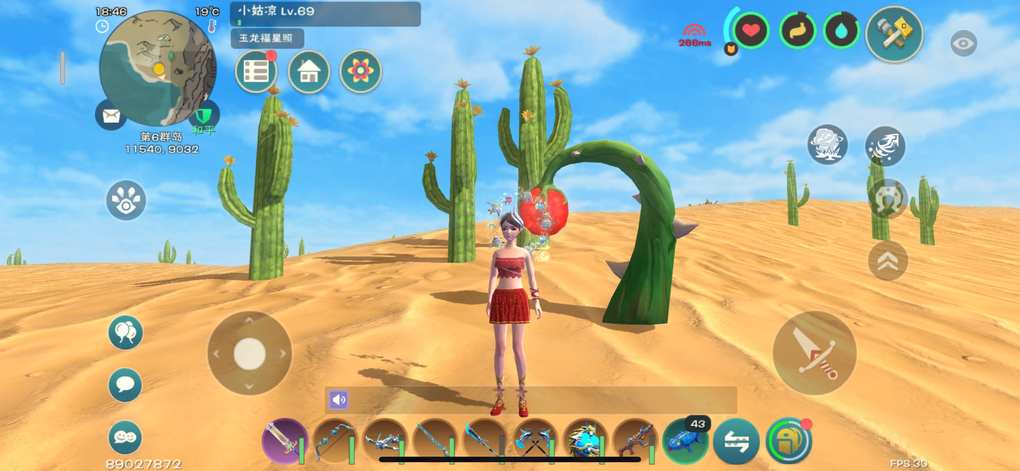This screenshot has height=471, width=1020.
Task: Attack with the dagger button
Action: [x=814, y=353]
